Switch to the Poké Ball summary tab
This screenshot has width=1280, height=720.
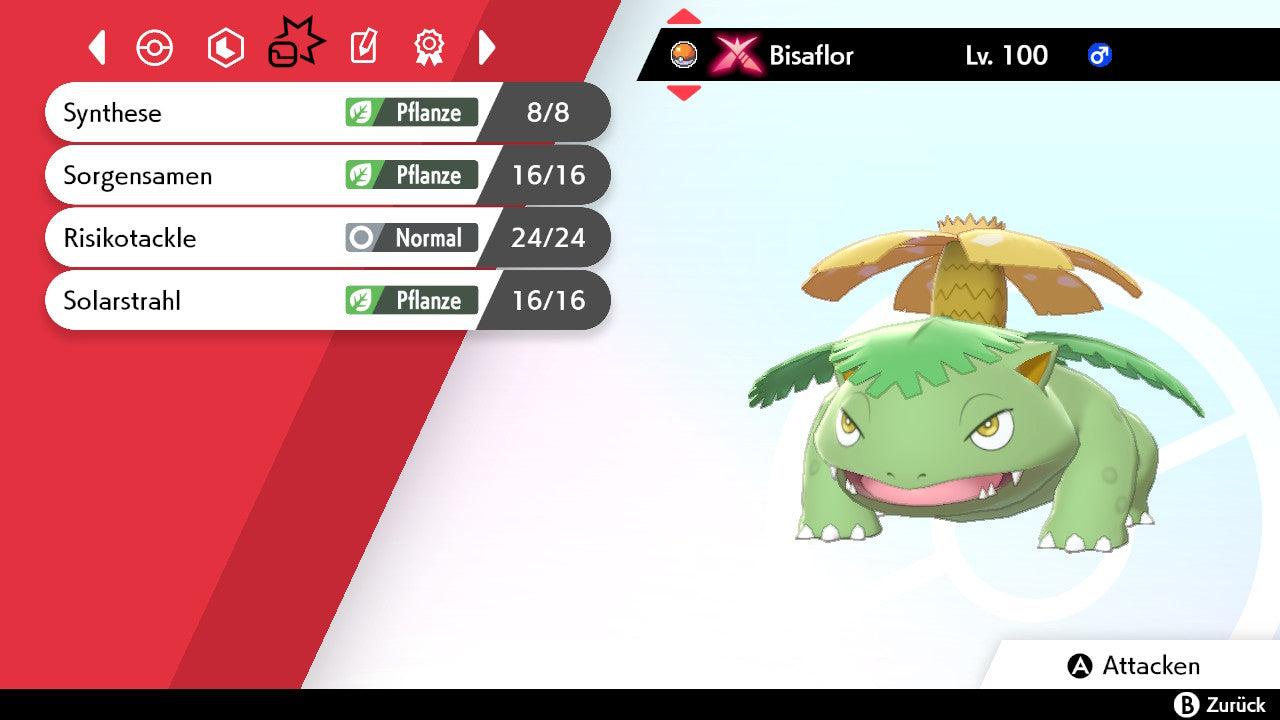click(x=155, y=48)
